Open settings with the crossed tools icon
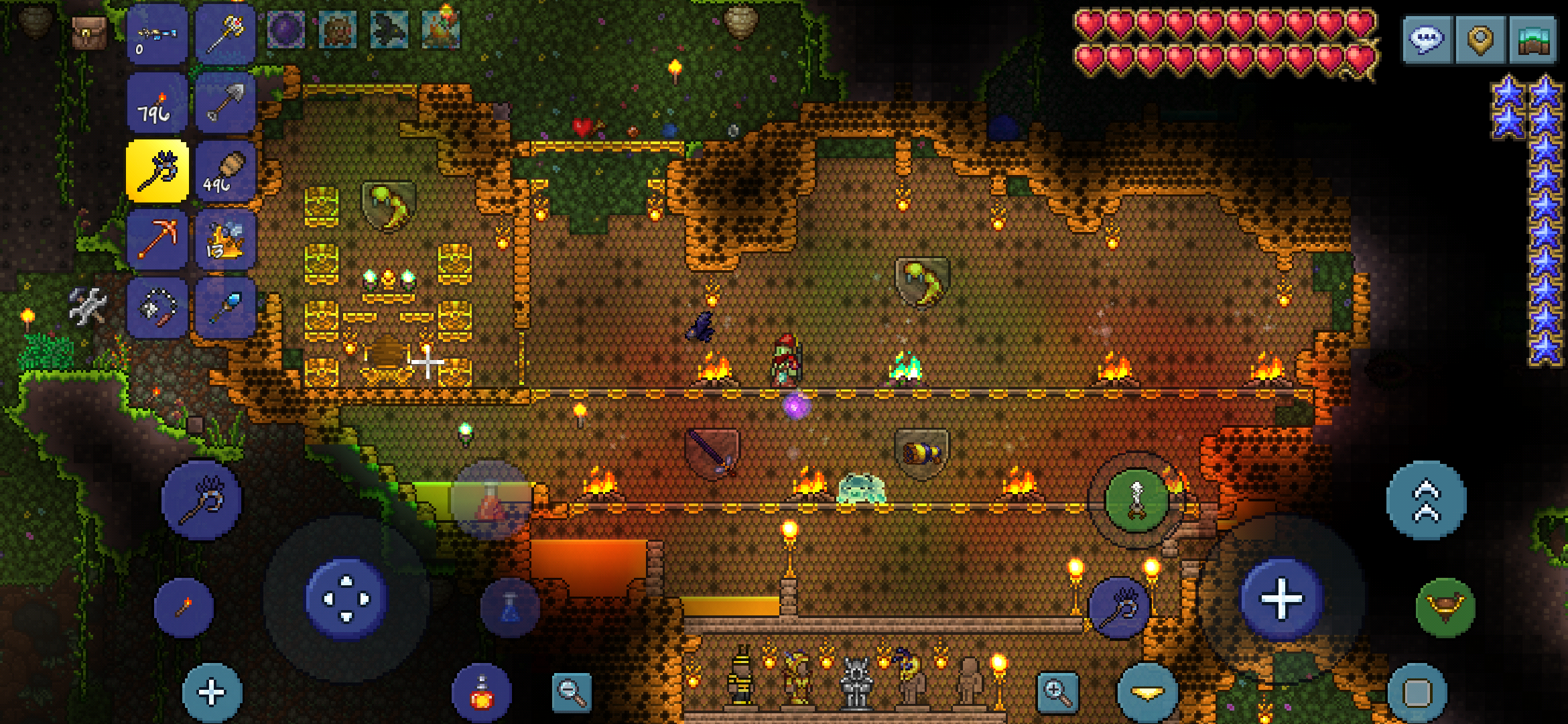This screenshot has width=1568, height=724. (88, 306)
